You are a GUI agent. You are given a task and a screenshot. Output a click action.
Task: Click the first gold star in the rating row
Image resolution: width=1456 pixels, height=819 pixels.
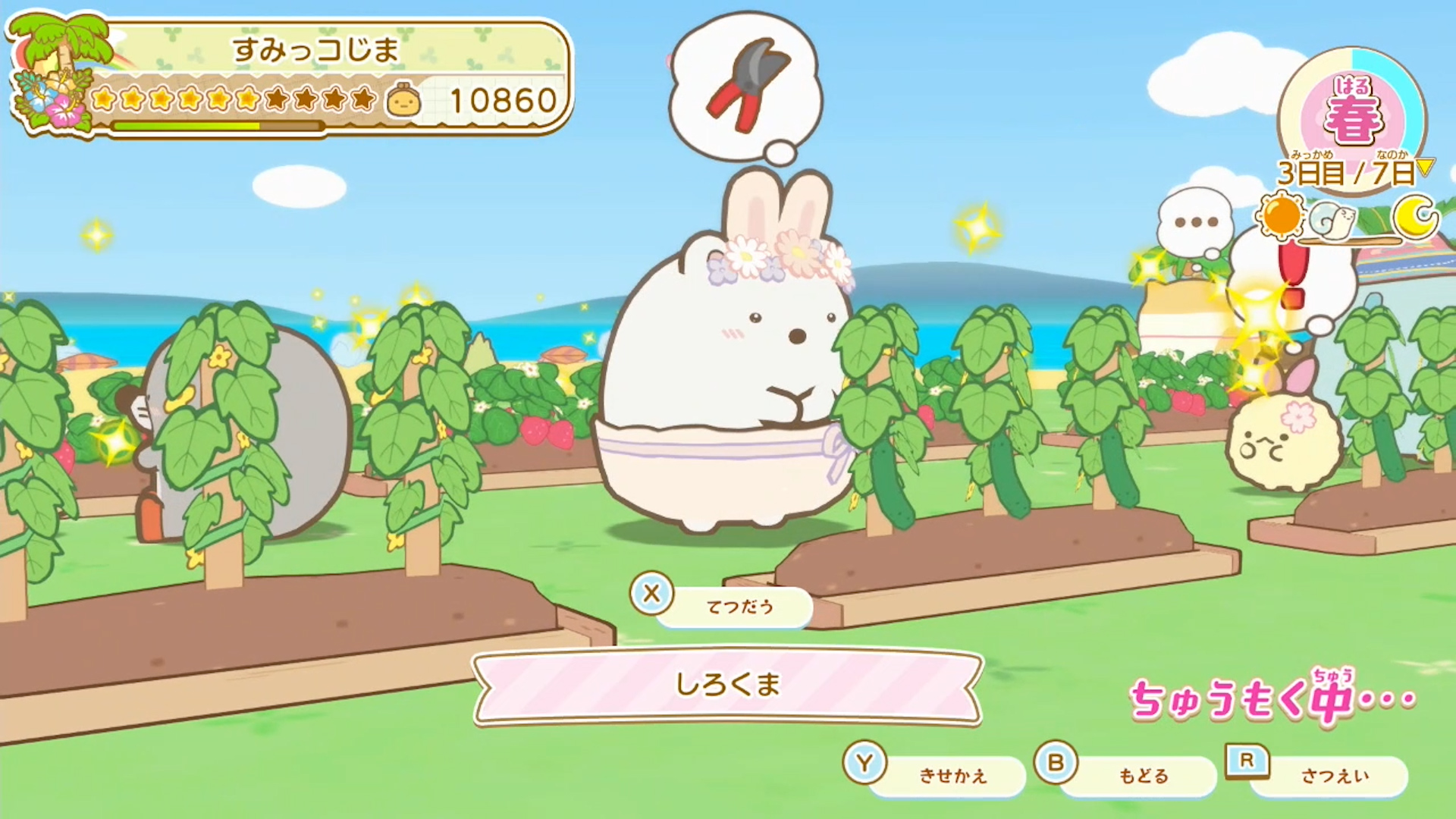click(102, 99)
